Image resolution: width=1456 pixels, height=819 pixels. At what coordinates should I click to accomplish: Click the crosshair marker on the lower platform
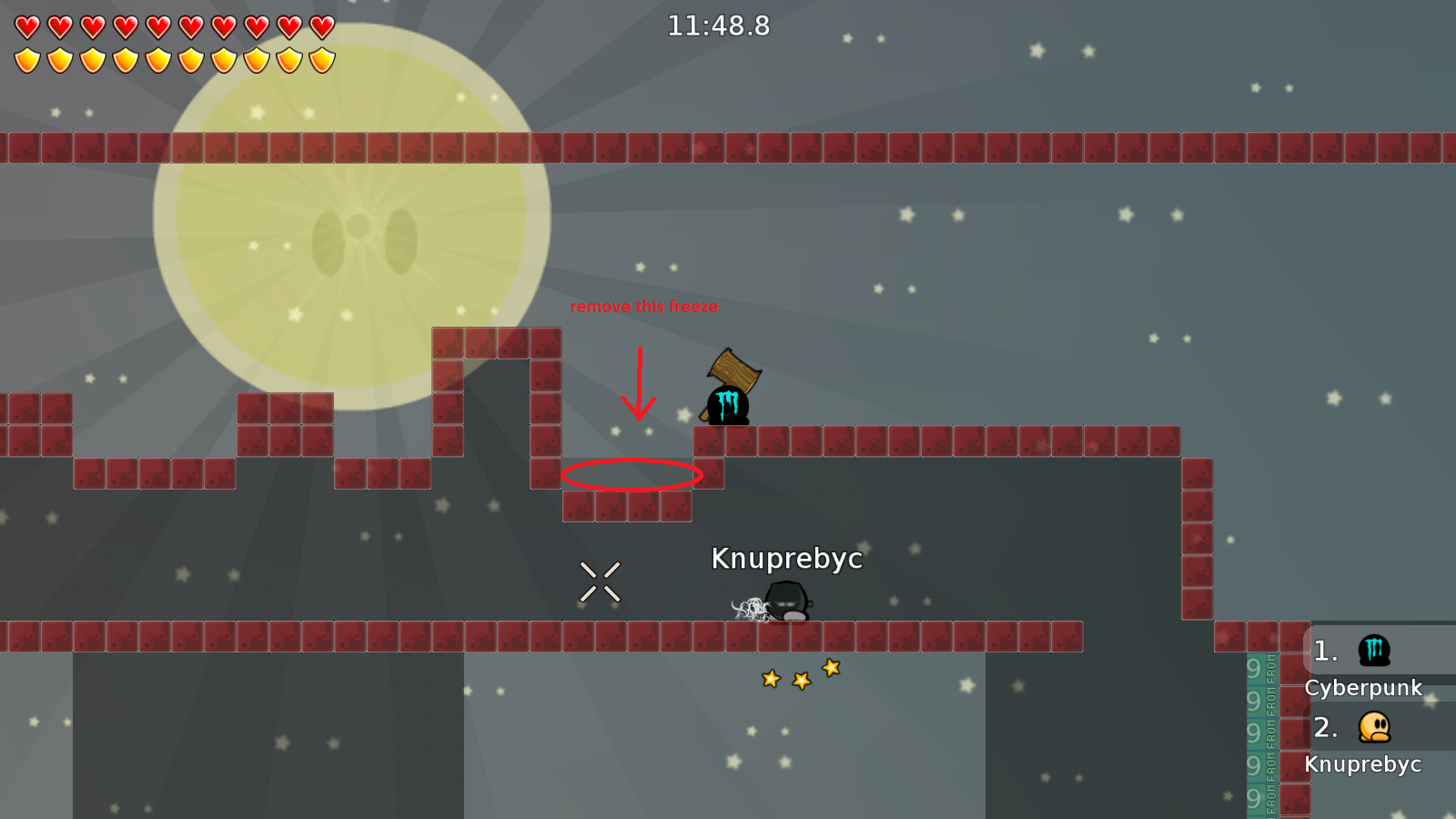(600, 580)
